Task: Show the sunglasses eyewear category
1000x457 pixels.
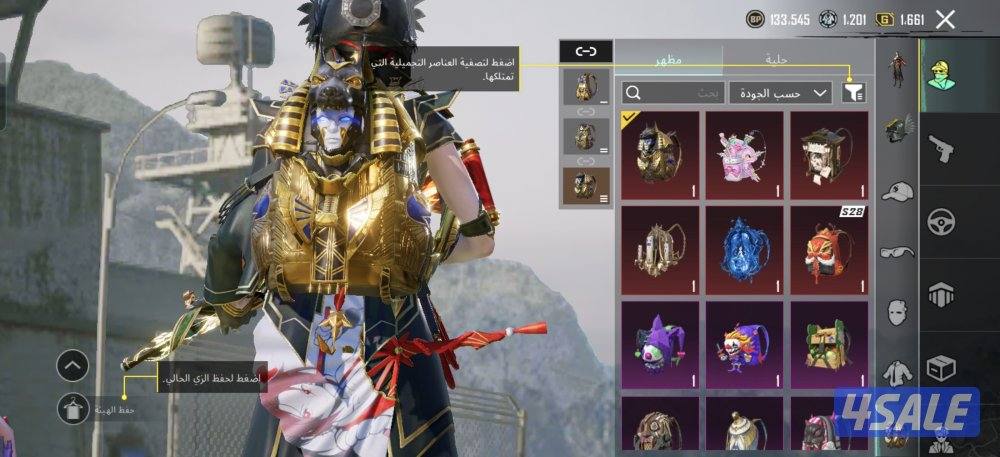Action: pyautogui.click(x=898, y=252)
